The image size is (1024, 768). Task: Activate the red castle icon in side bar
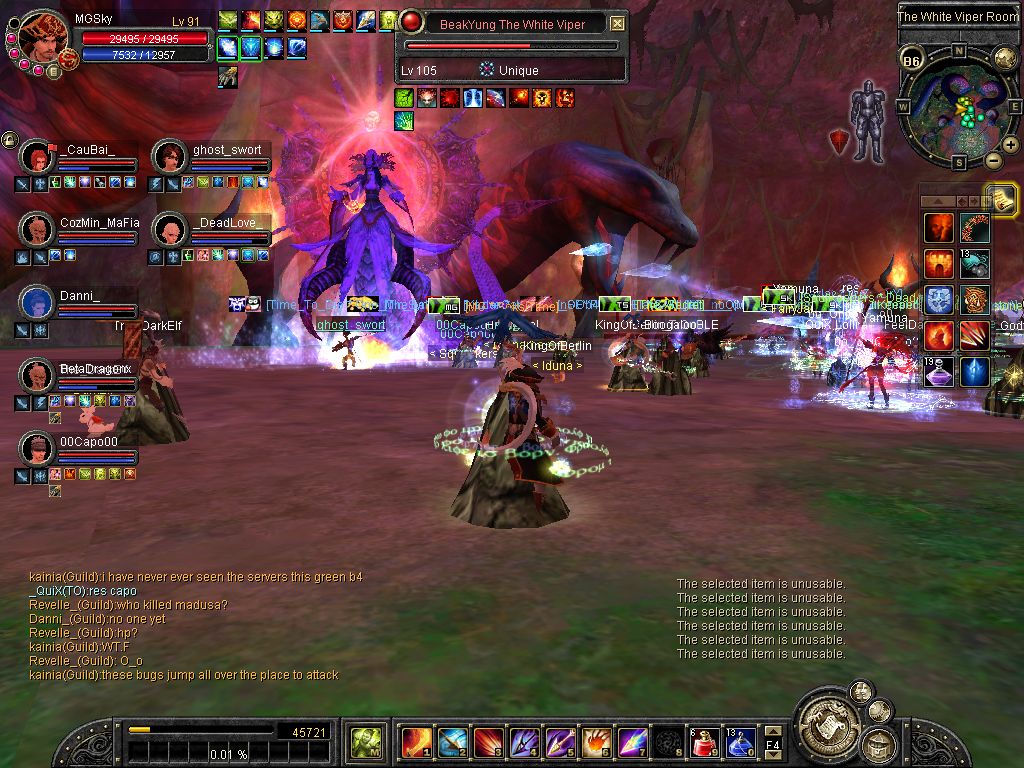point(938,264)
